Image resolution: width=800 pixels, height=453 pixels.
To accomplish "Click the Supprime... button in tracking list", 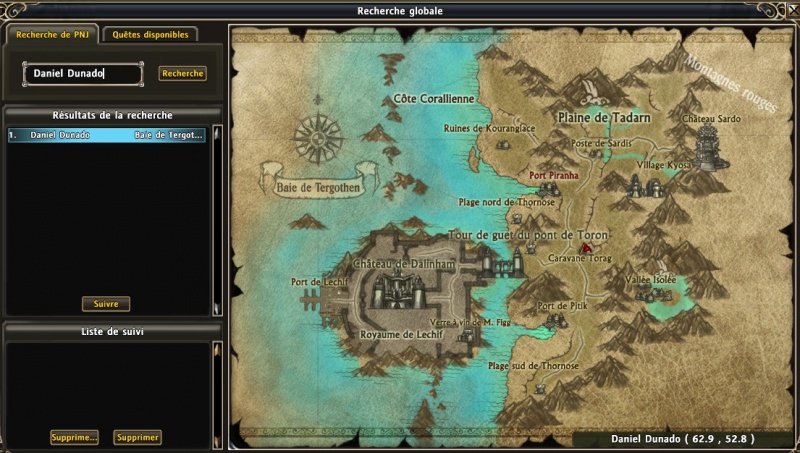I will (75, 437).
